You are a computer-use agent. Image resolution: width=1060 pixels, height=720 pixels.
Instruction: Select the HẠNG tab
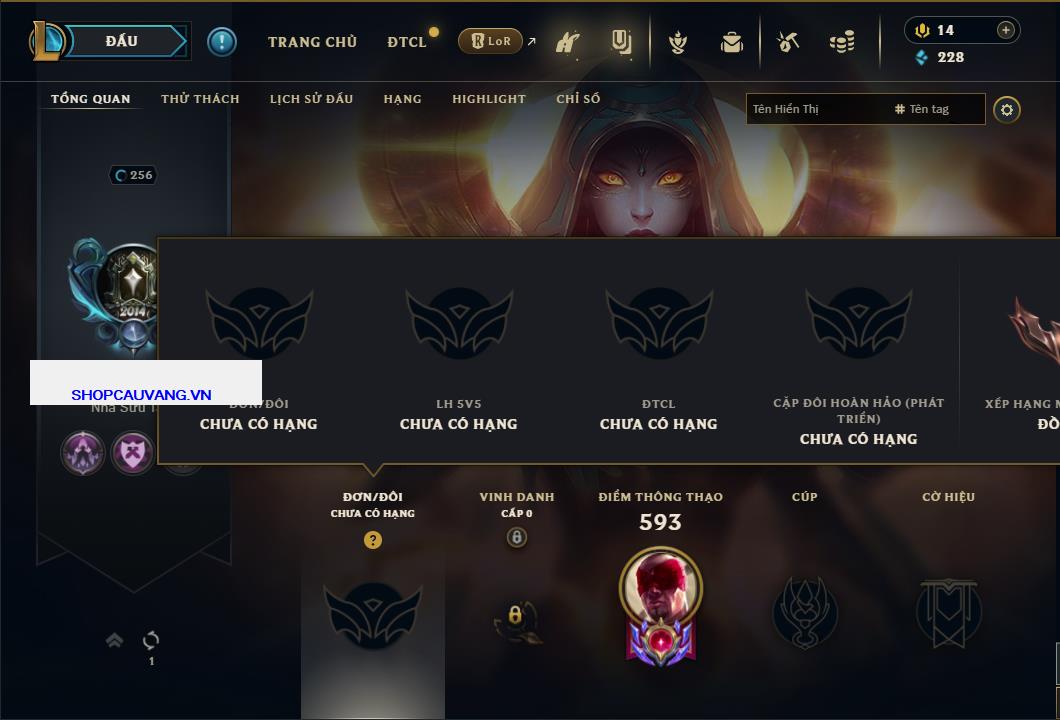(x=402, y=99)
